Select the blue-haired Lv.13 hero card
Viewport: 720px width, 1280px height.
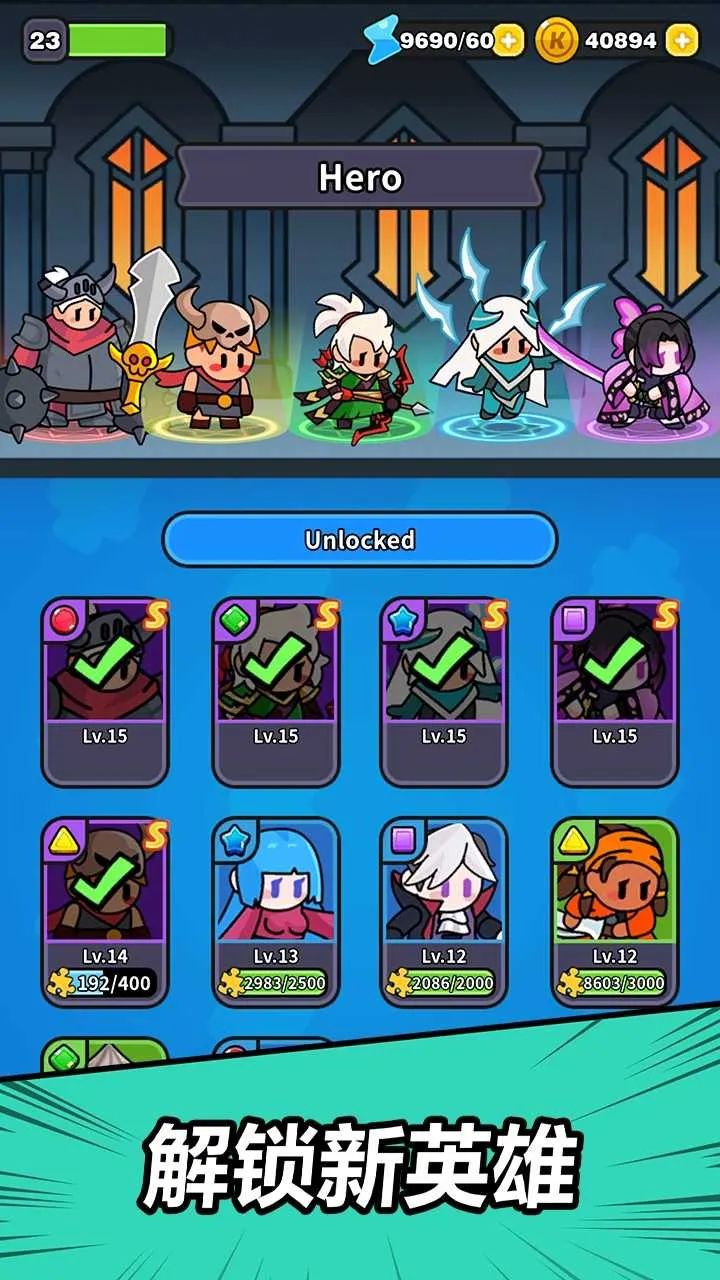tap(276, 910)
